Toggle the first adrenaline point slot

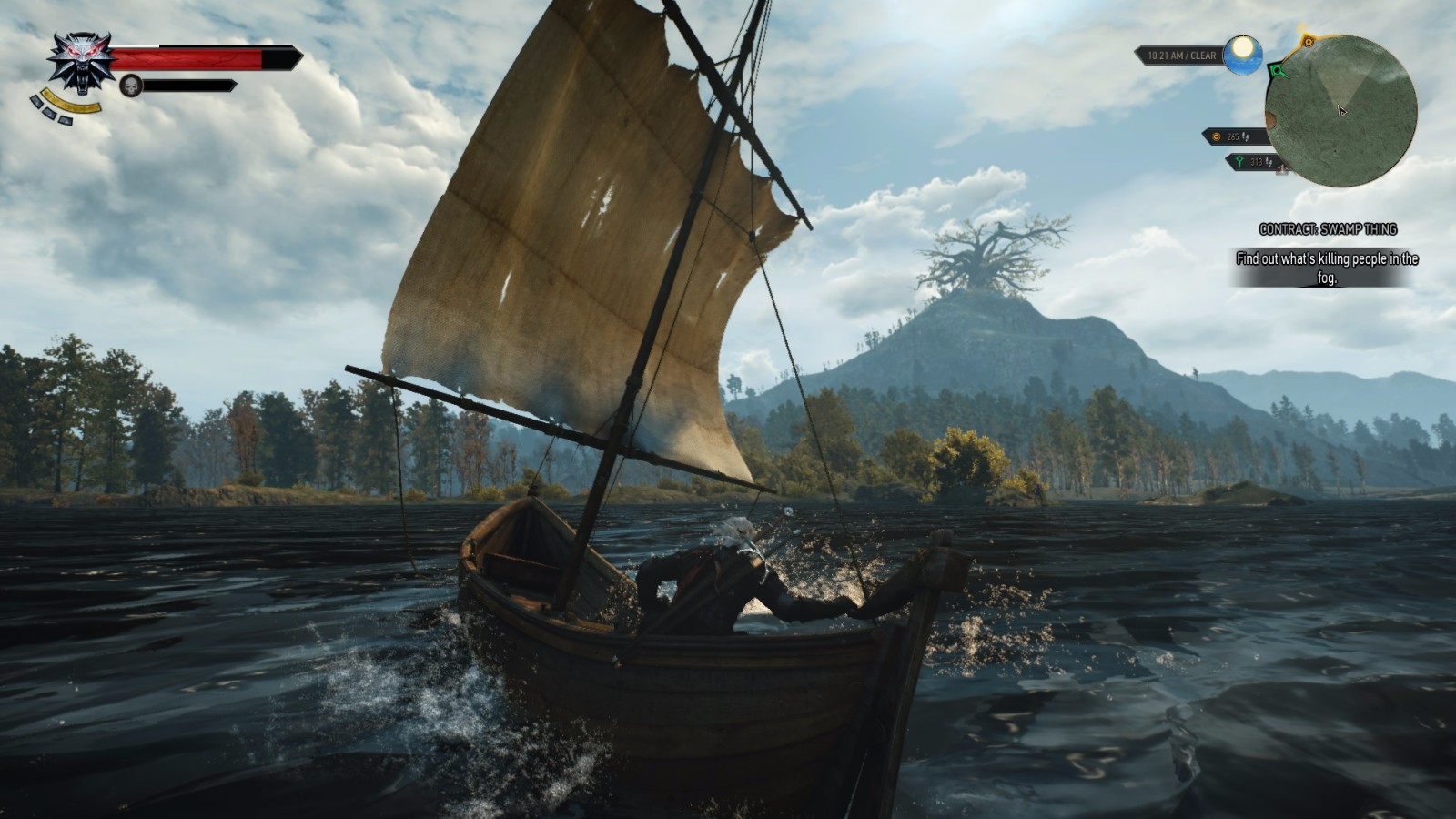tap(36, 100)
